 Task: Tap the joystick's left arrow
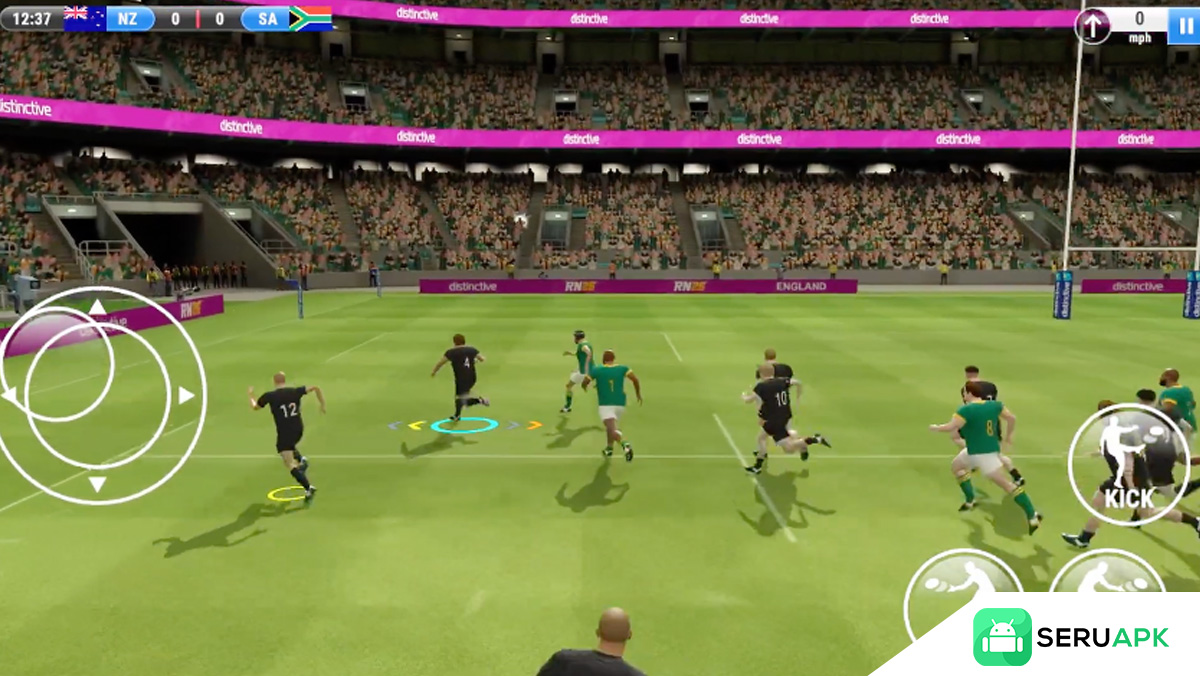pos(9,396)
